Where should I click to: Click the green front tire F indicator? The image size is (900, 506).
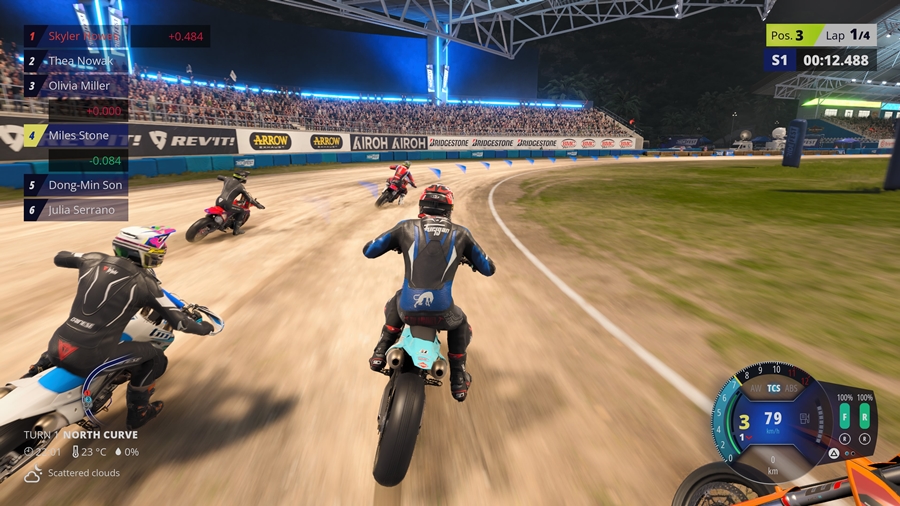(844, 415)
